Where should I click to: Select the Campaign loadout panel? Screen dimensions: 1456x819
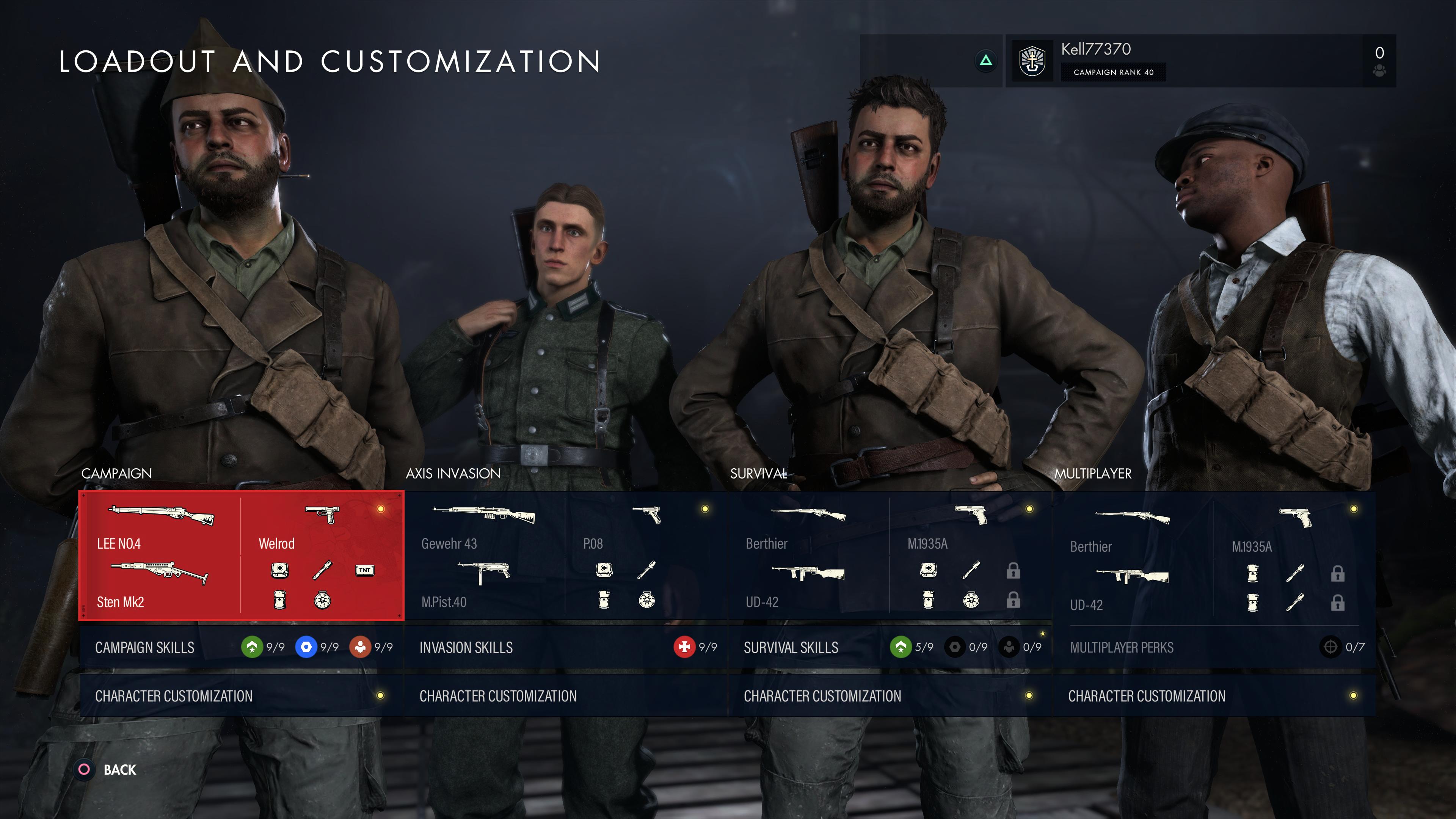[242, 555]
